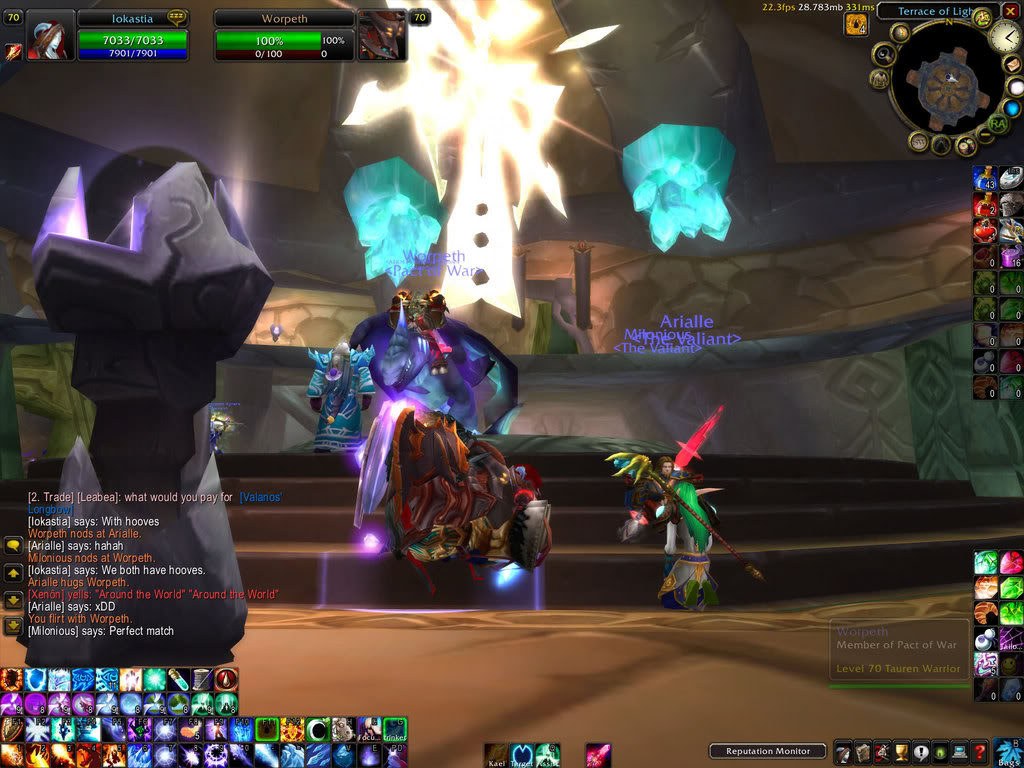Image resolution: width=1024 pixels, height=768 pixels.
Task: Click the orange buff icon with 4
Action: tap(856, 24)
